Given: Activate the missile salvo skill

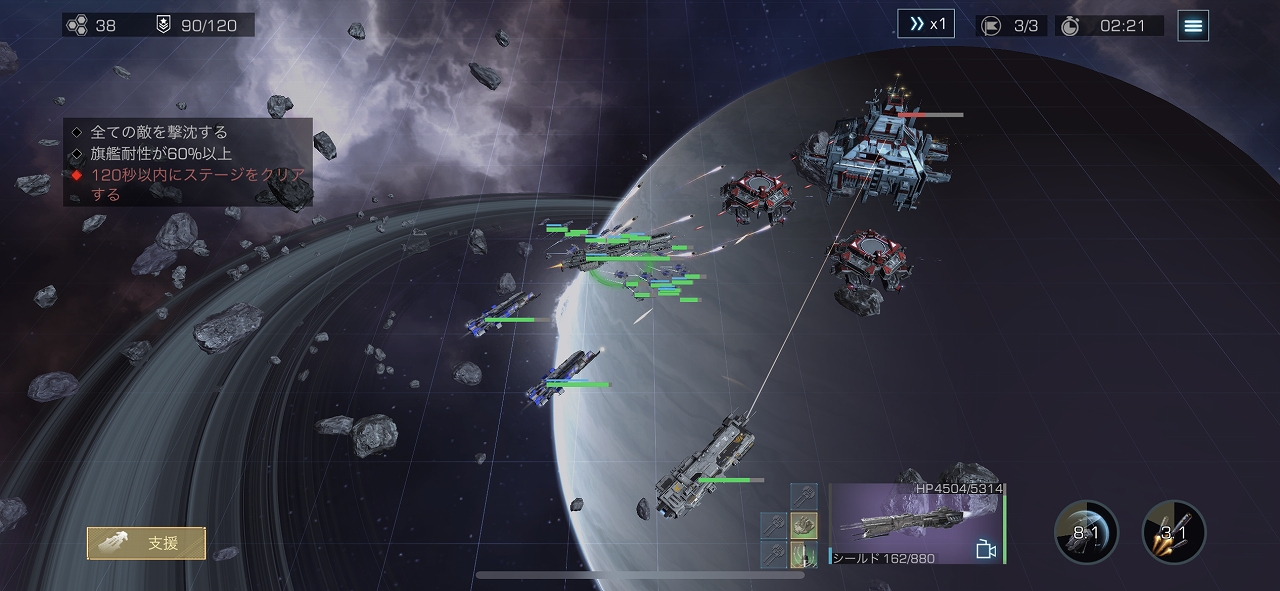Looking at the screenshot, I should (x=1174, y=532).
